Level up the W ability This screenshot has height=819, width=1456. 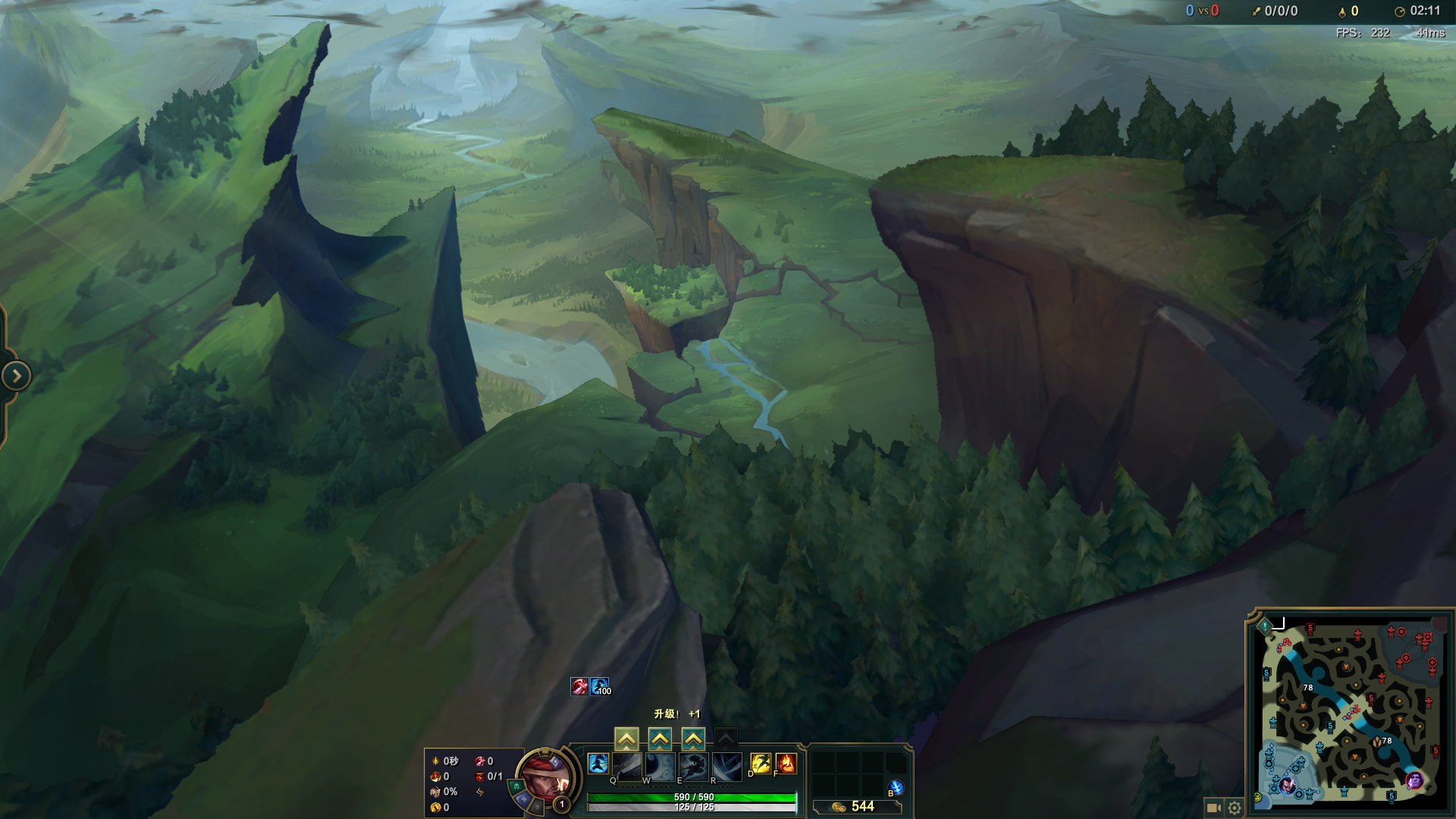pos(660,739)
